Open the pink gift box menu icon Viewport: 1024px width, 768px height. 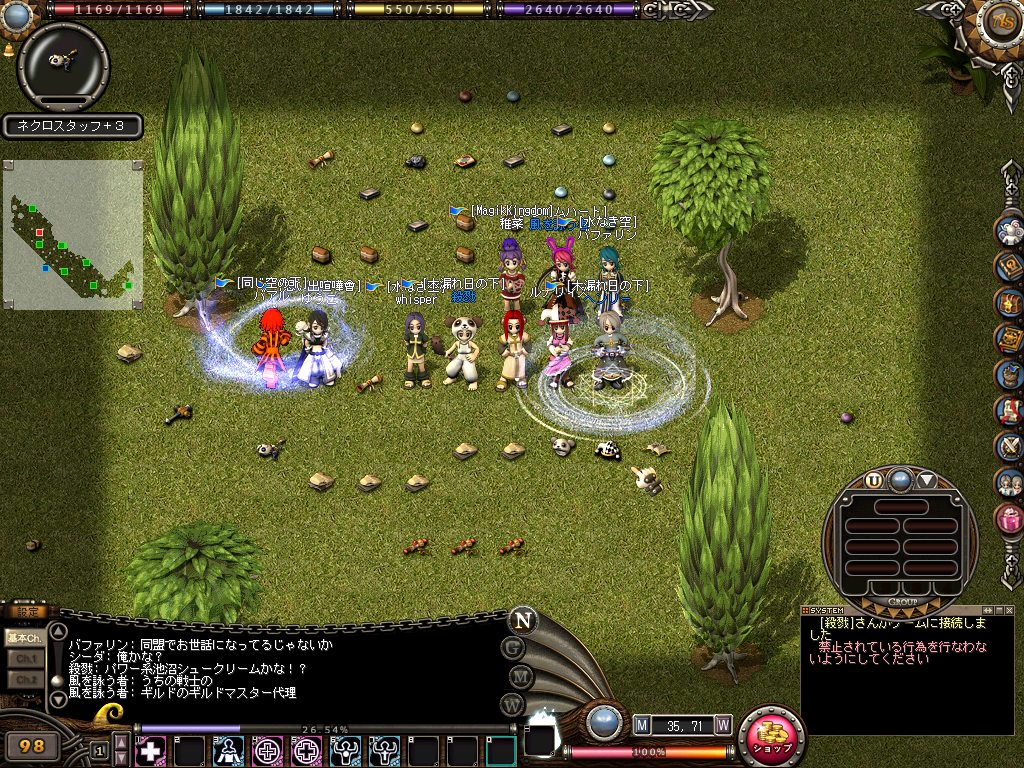[x=1009, y=517]
